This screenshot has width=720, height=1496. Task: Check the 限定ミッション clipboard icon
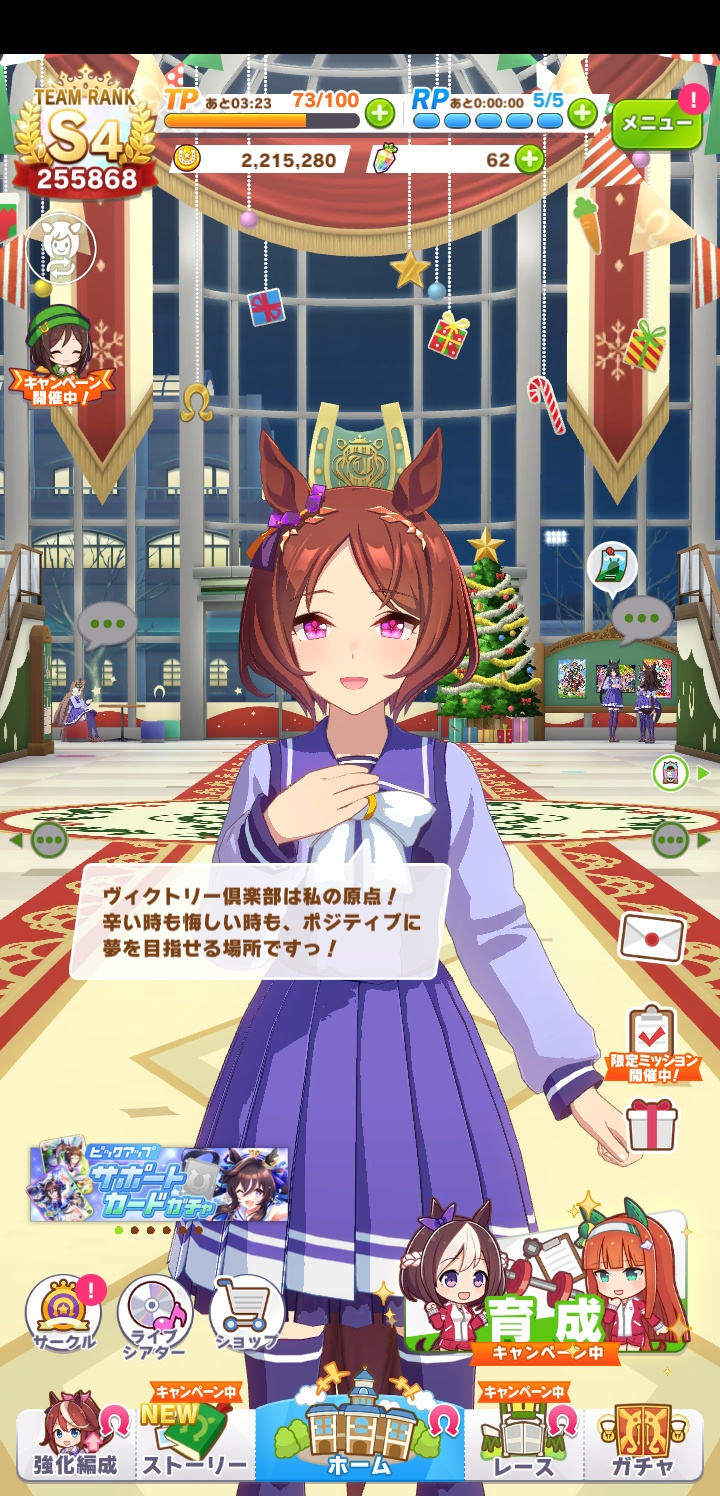652,1042
